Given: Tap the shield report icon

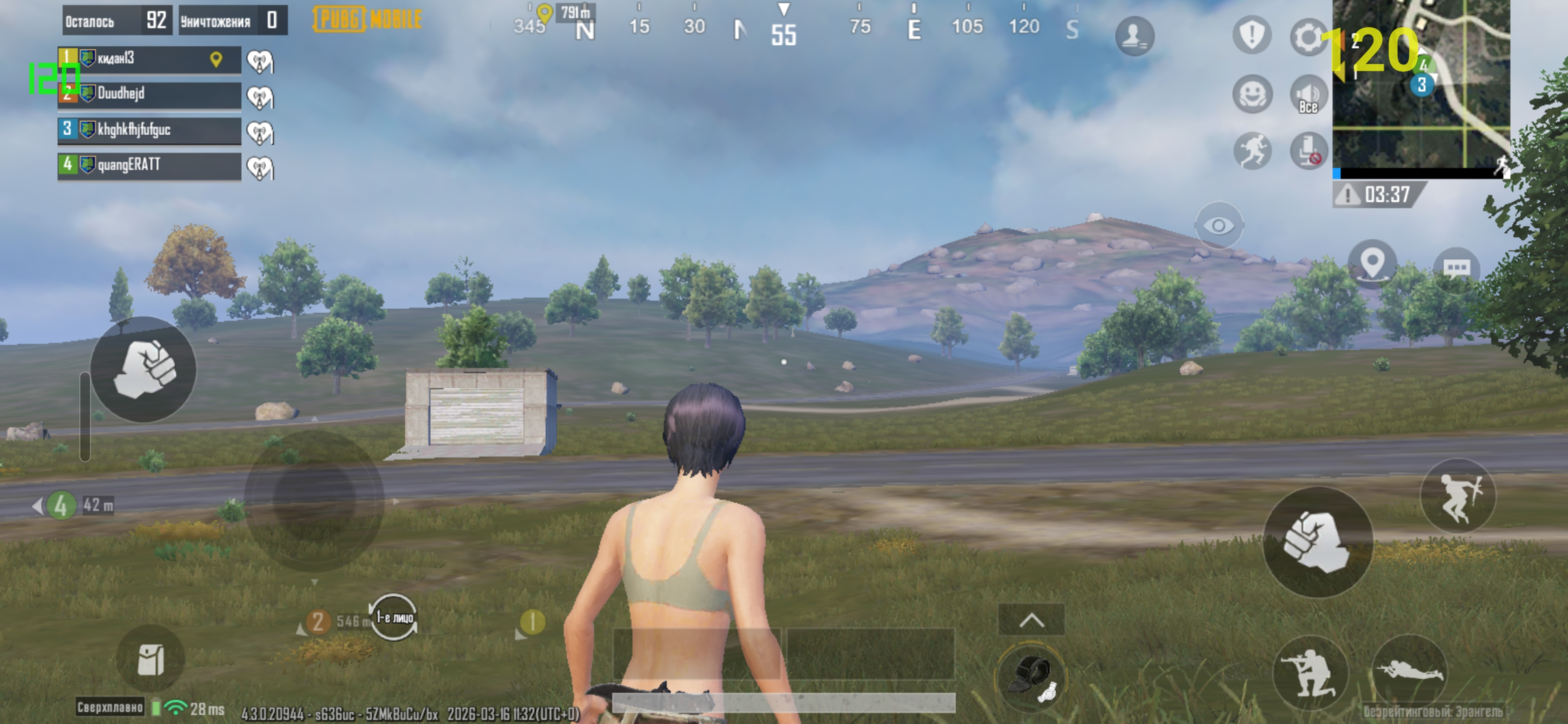Looking at the screenshot, I should pos(1251,35).
